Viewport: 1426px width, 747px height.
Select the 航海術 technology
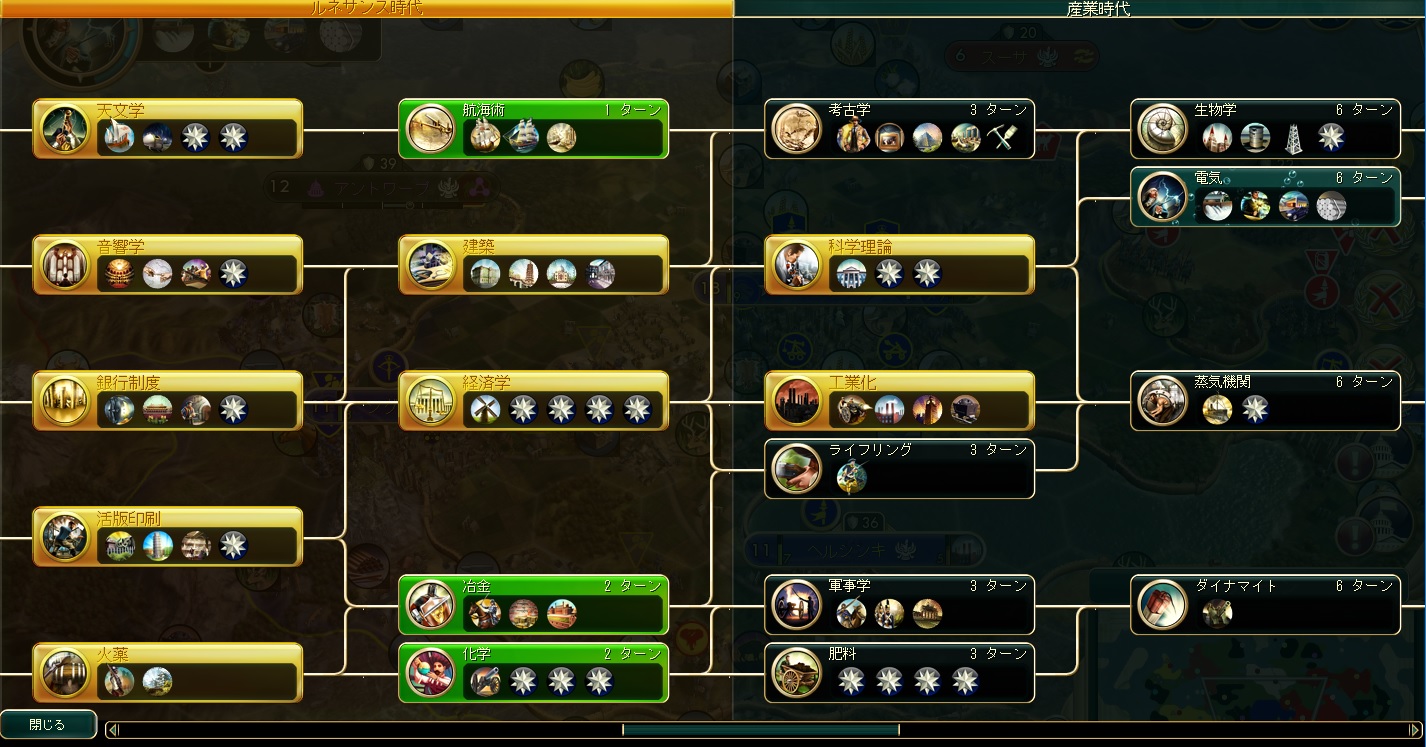point(533,128)
